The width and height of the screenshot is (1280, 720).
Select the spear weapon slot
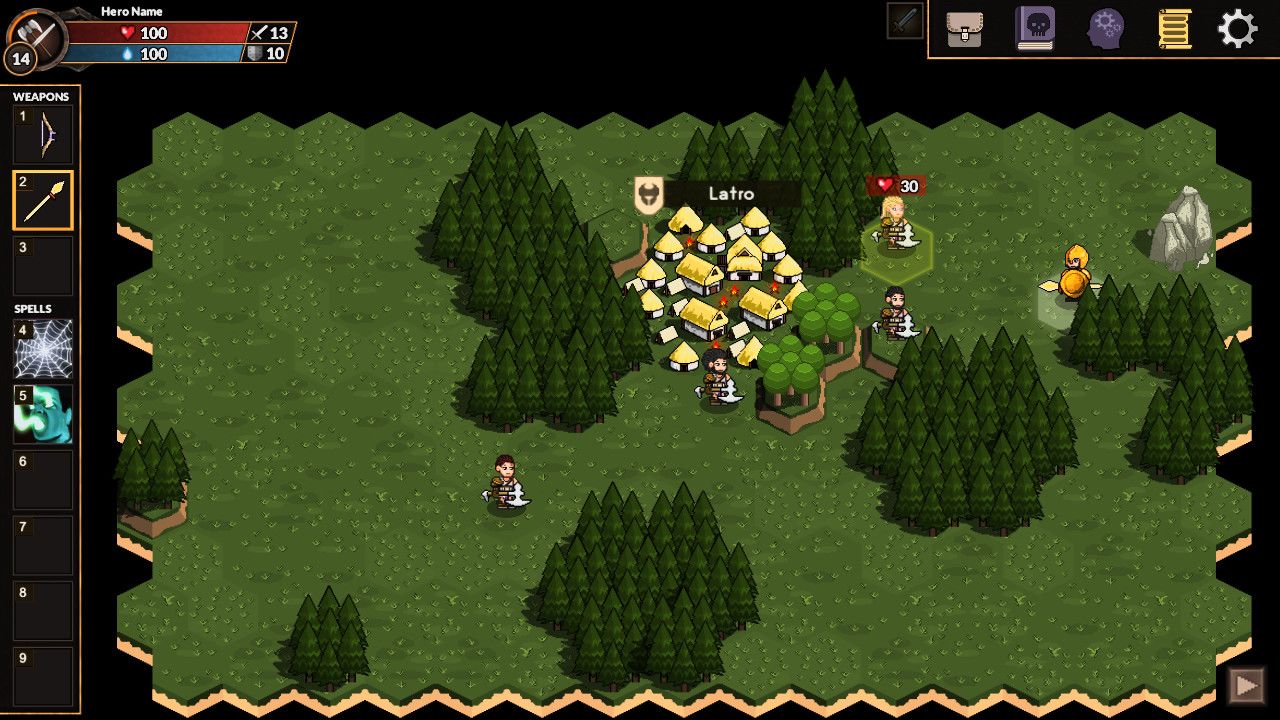[43, 201]
